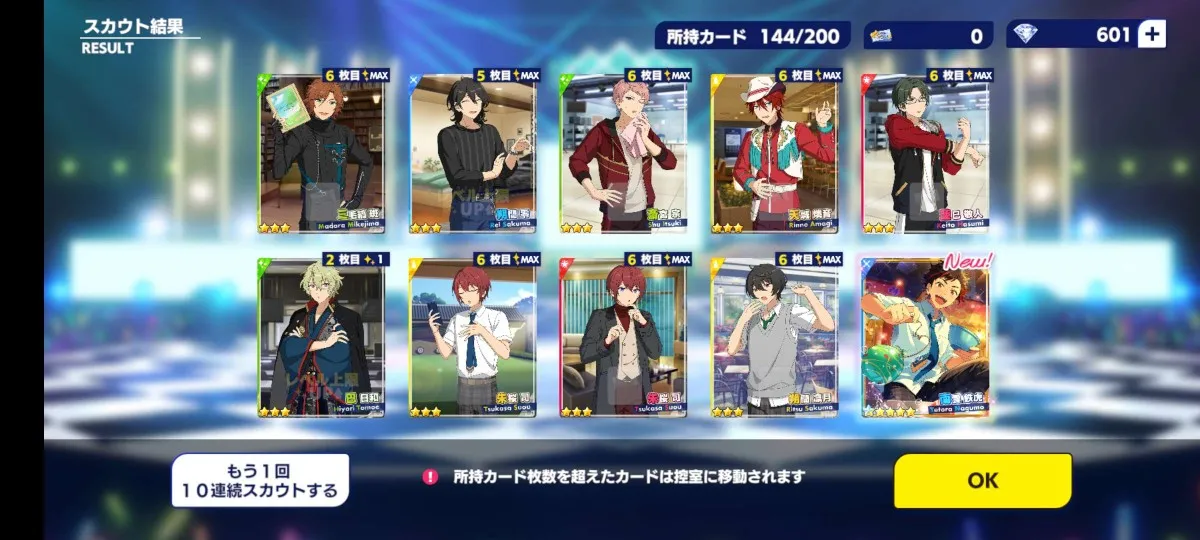Choose the Rinne Amagi card

click(774, 152)
